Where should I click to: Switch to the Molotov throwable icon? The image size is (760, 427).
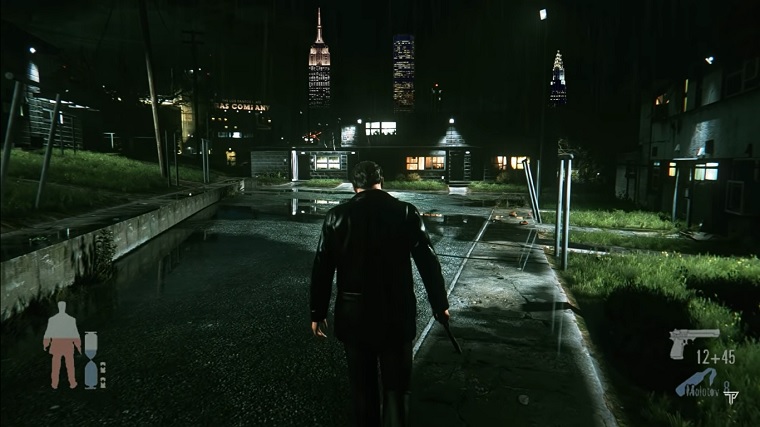(x=698, y=382)
